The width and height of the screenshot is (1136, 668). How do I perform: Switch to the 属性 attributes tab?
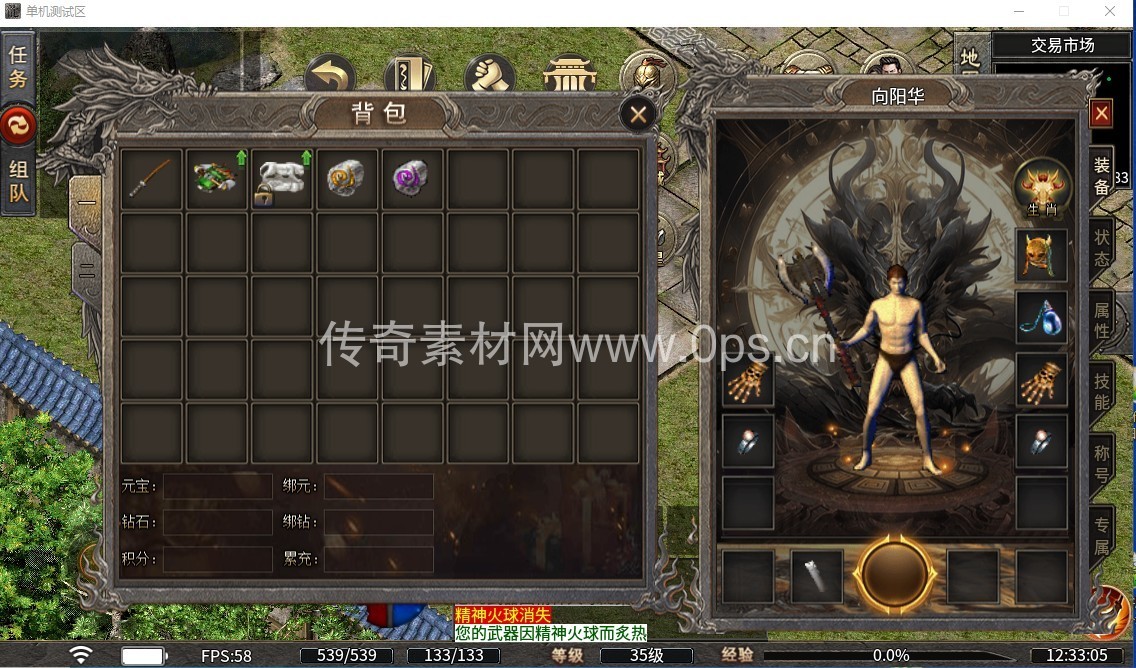coord(1101,317)
